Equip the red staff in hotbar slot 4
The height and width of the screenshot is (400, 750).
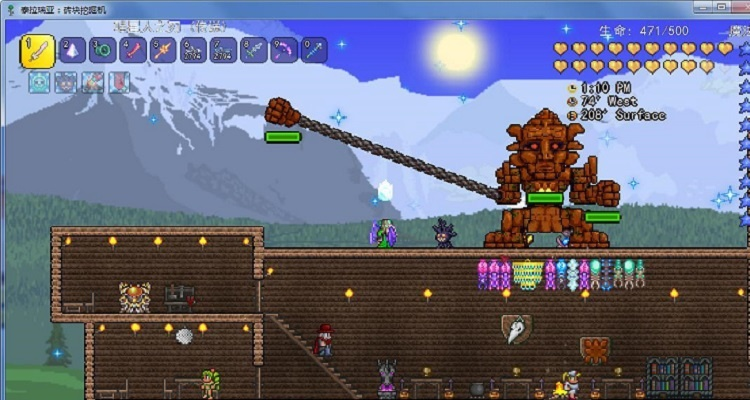133,50
